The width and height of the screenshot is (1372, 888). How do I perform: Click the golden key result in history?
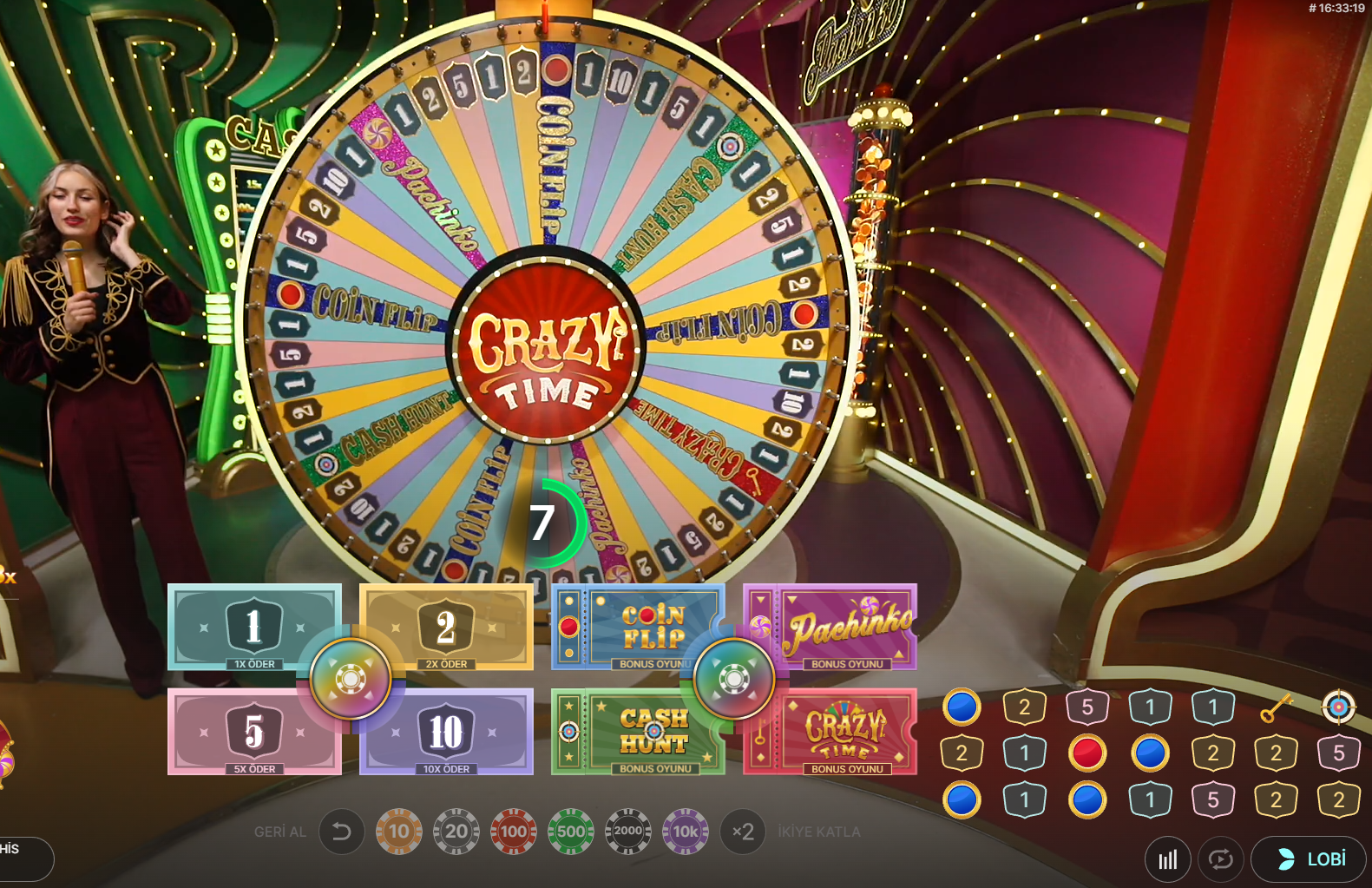1275,707
